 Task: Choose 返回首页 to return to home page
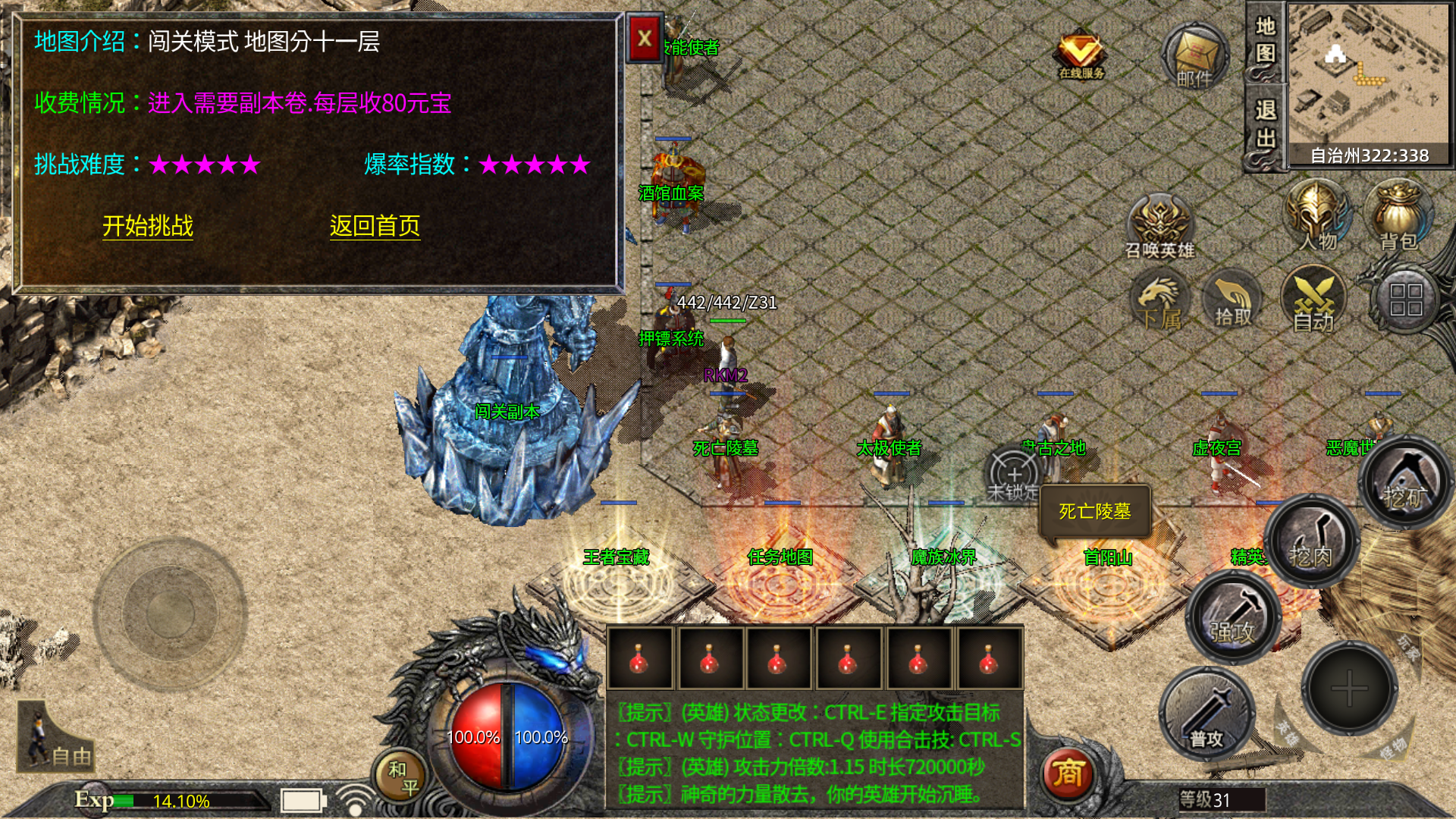(x=375, y=226)
